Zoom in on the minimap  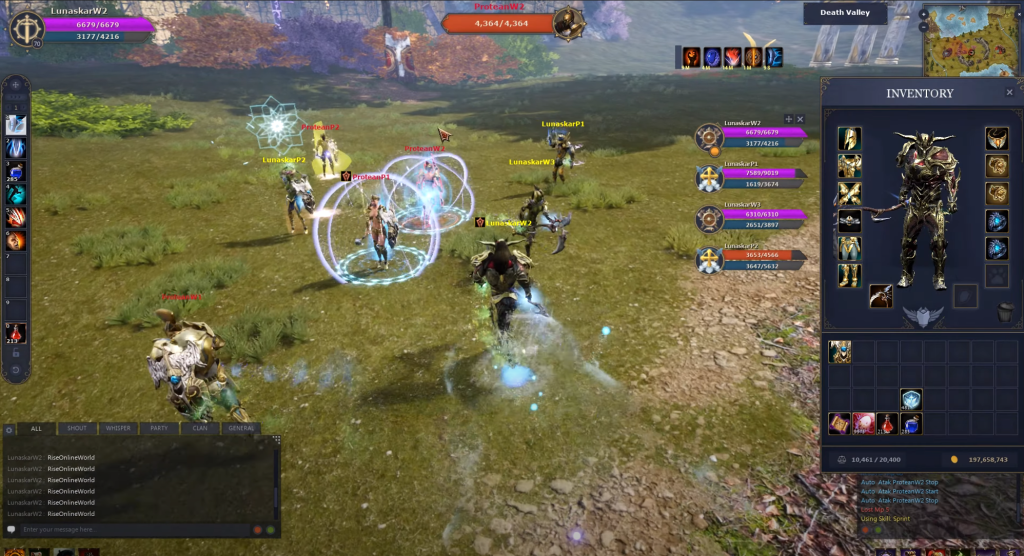(x=923, y=14)
